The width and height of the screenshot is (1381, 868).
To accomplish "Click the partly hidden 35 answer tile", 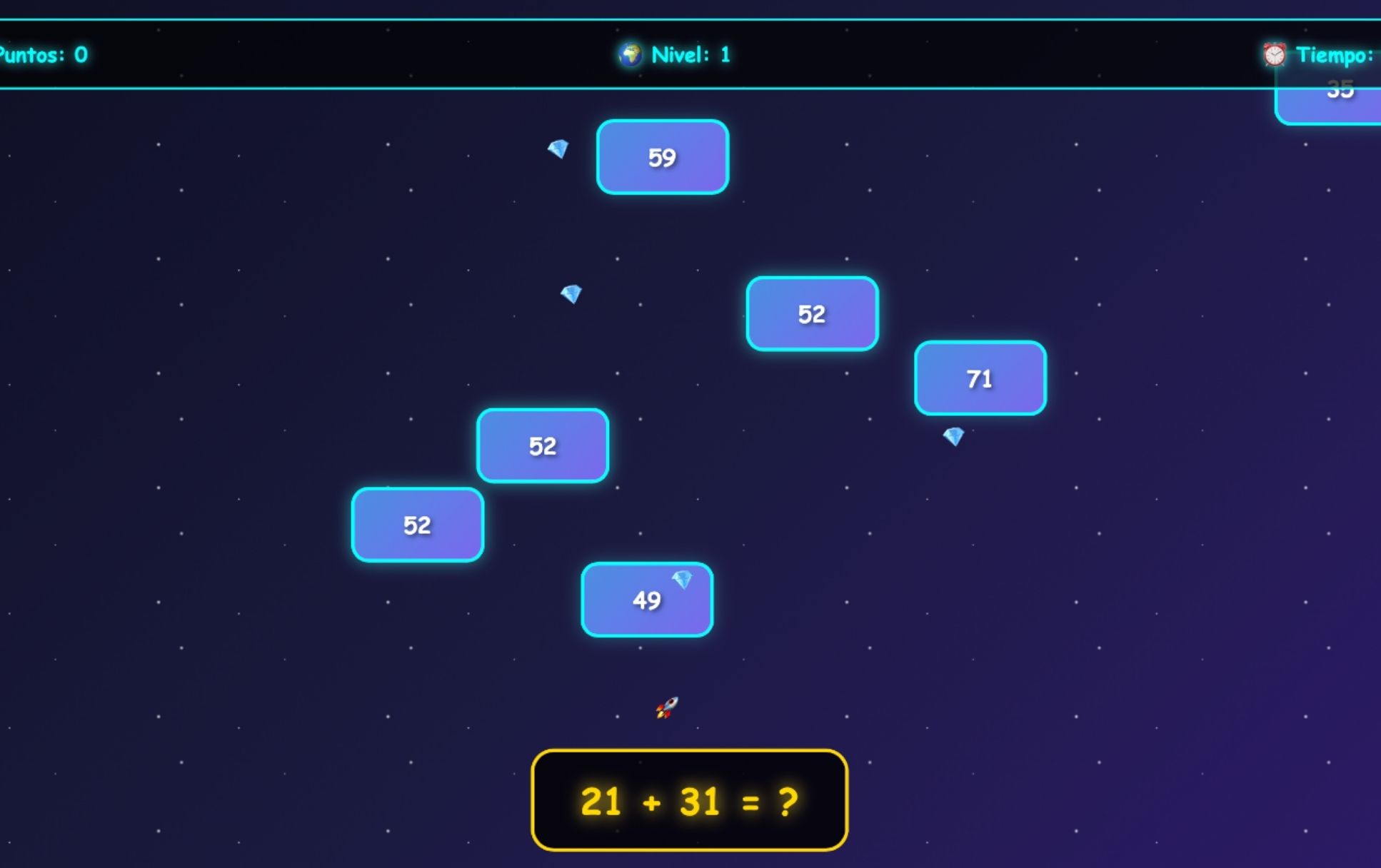I will (1334, 106).
